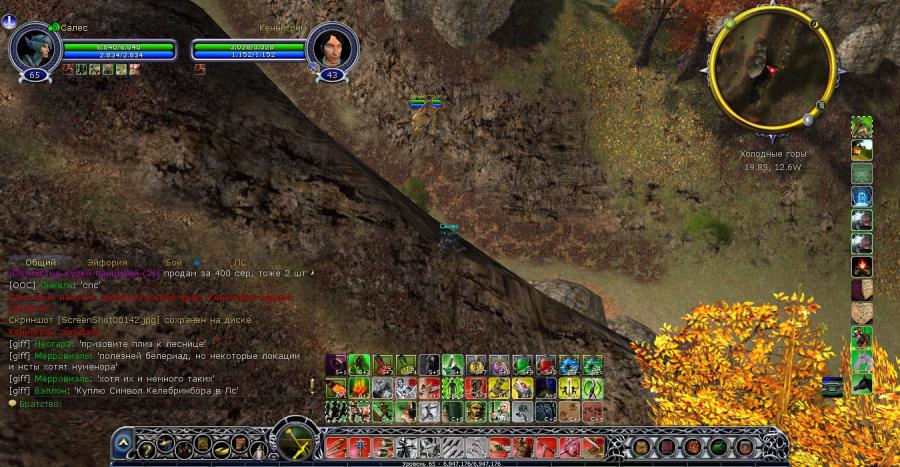Viewport: 900px width, 467px height.
Task: Select Кеннигрим target portrait
Action: coord(333,45)
